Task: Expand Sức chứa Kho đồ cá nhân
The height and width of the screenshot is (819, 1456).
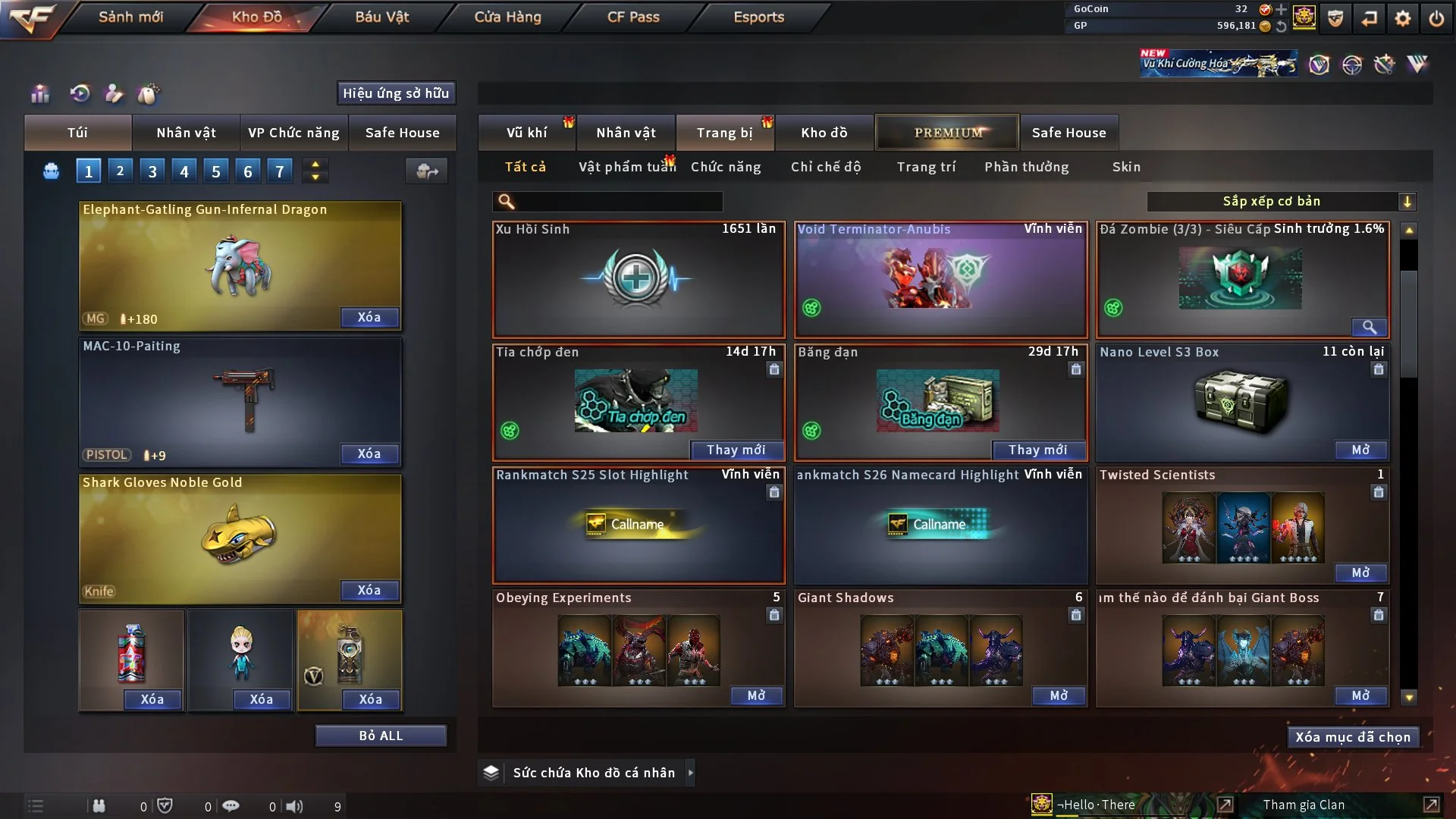Action: [690, 773]
